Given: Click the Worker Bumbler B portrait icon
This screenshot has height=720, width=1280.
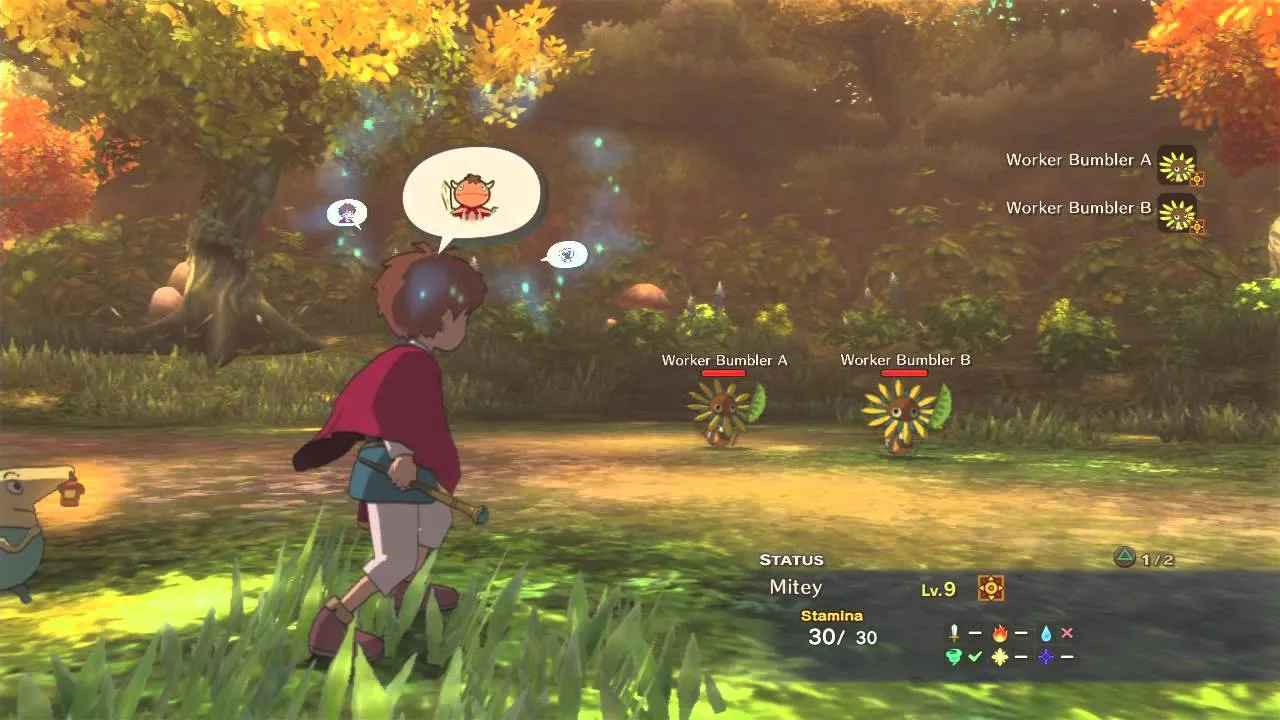Looking at the screenshot, I should (x=1176, y=213).
